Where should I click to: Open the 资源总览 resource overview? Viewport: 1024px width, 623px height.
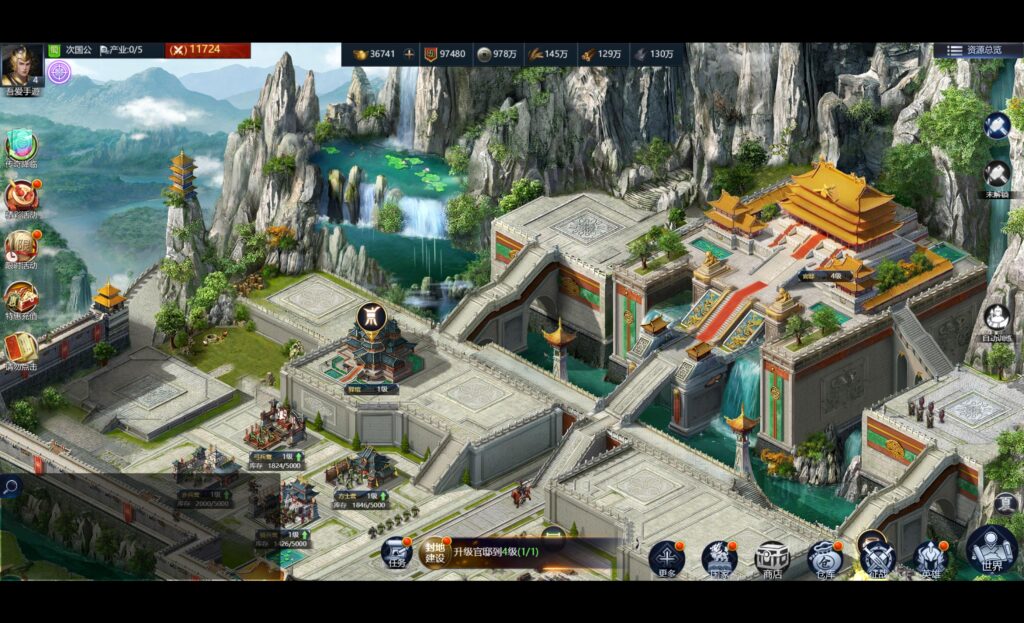tap(983, 50)
